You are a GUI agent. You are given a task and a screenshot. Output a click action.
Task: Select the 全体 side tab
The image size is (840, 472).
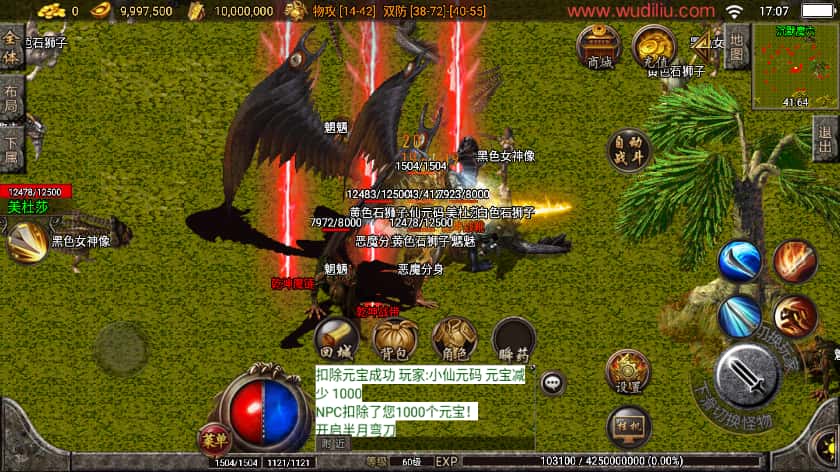[x=10, y=46]
